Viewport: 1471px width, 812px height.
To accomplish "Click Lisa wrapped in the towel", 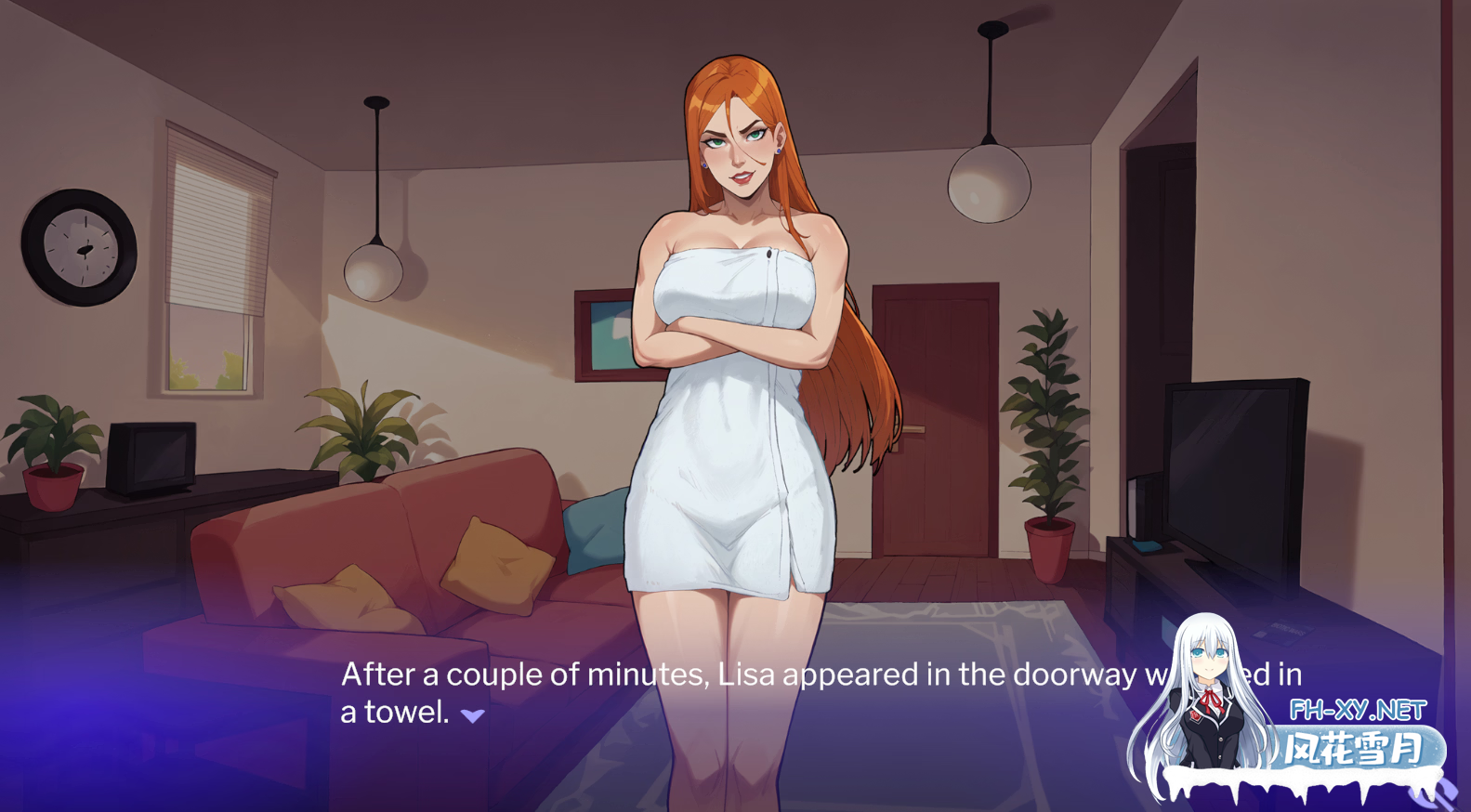I will [x=734, y=372].
